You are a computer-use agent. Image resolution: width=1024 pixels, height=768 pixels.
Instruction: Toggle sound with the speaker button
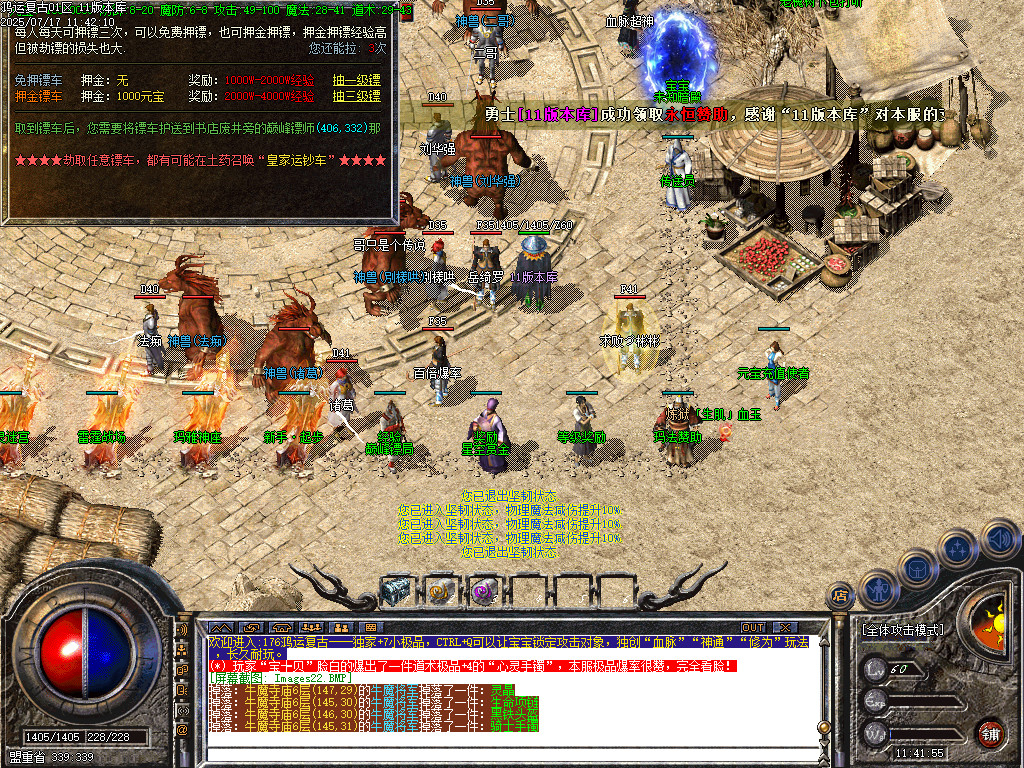999,538
